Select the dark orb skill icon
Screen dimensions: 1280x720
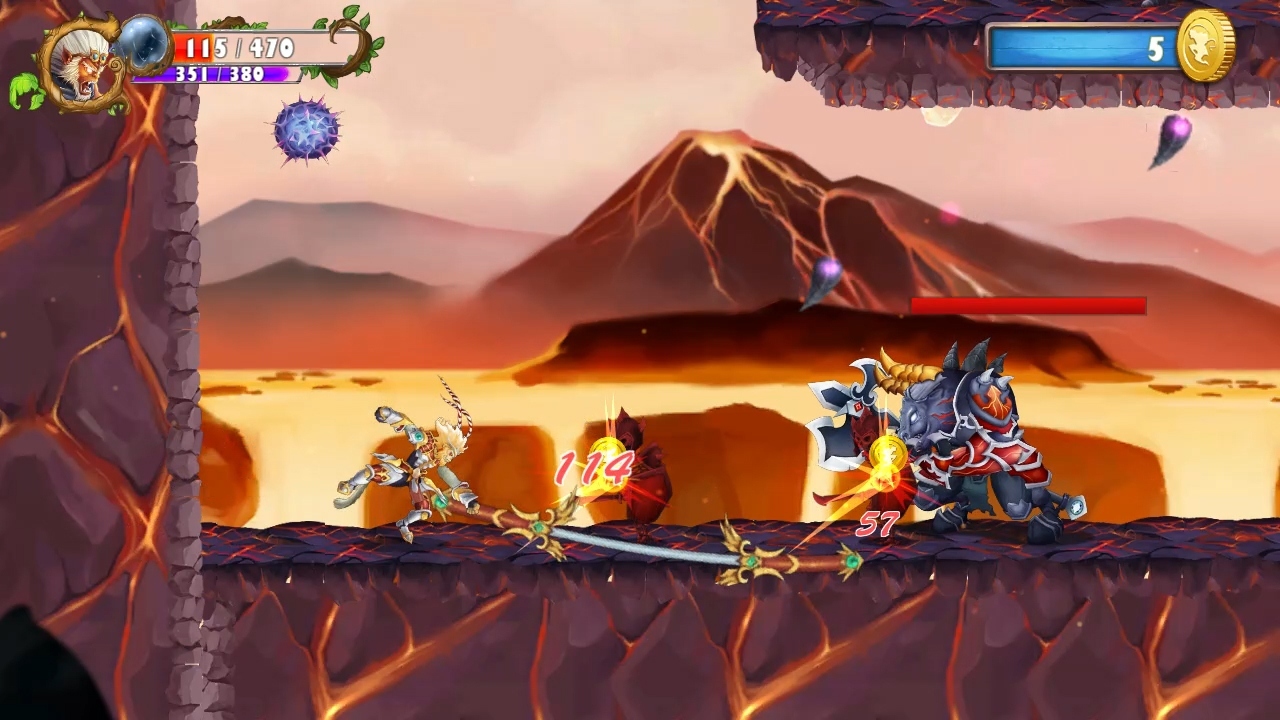pyautogui.click(x=143, y=48)
